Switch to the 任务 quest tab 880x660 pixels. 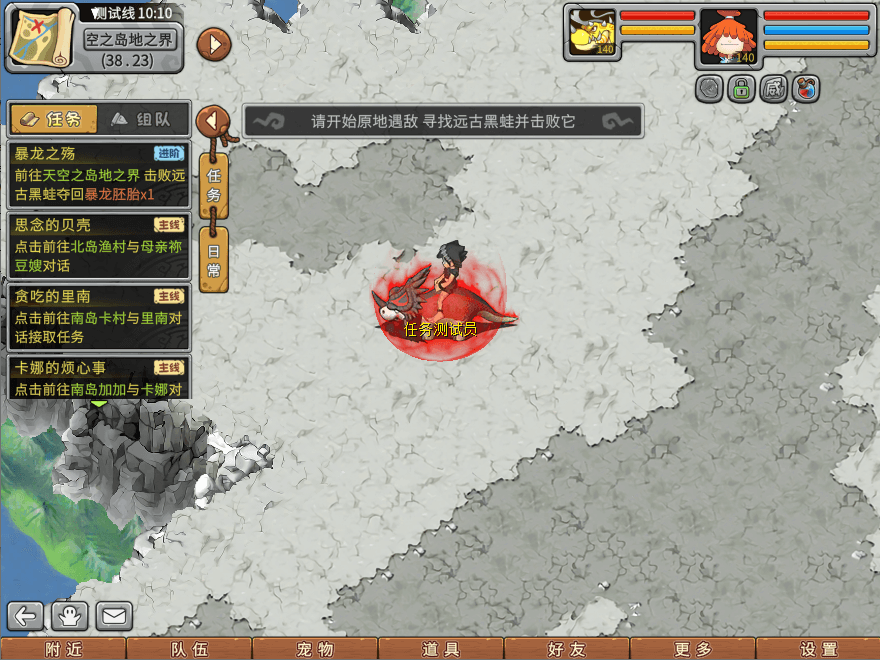pos(54,119)
